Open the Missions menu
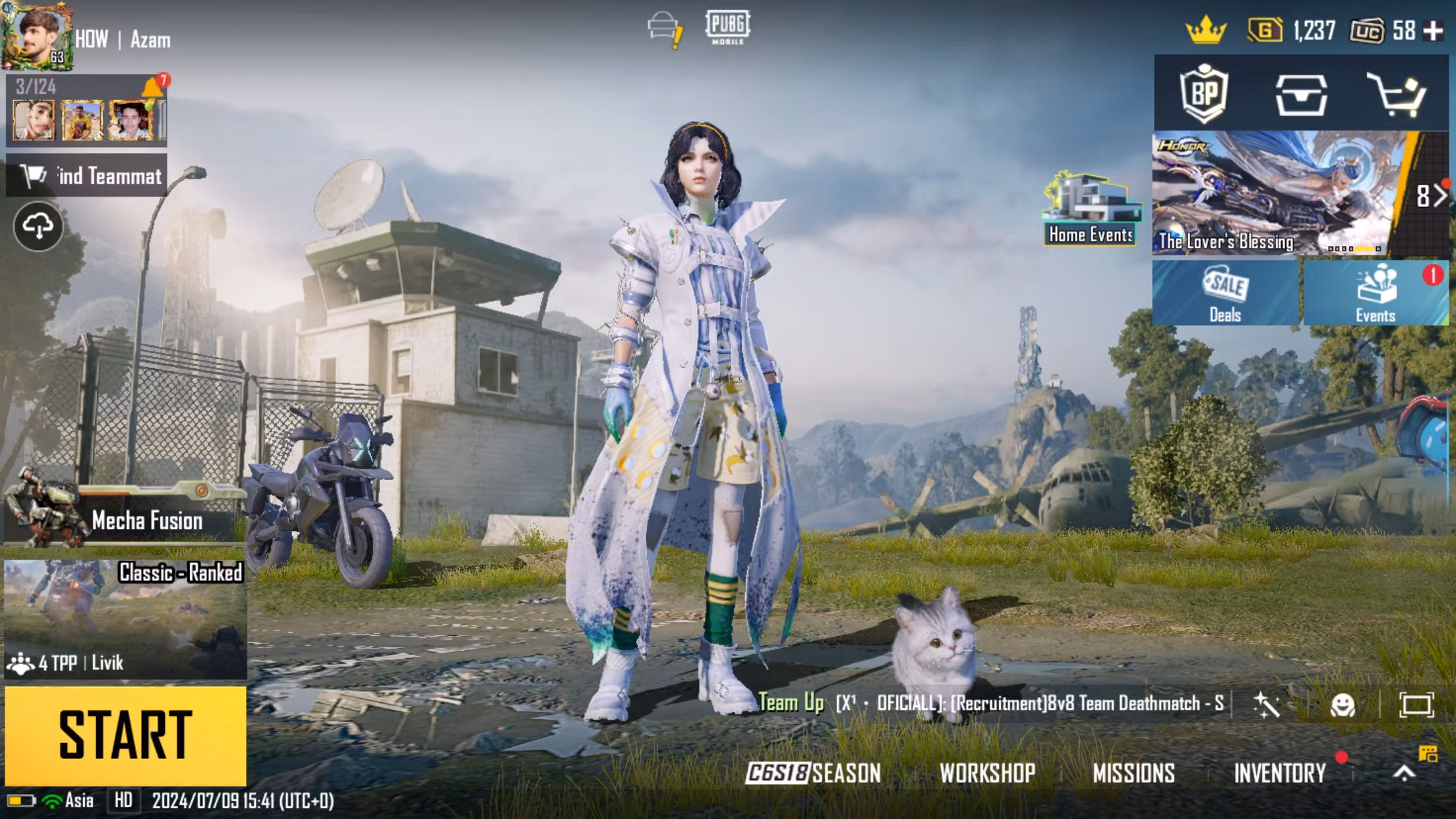Viewport: 1456px width, 819px height. pyautogui.click(x=1134, y=773)
